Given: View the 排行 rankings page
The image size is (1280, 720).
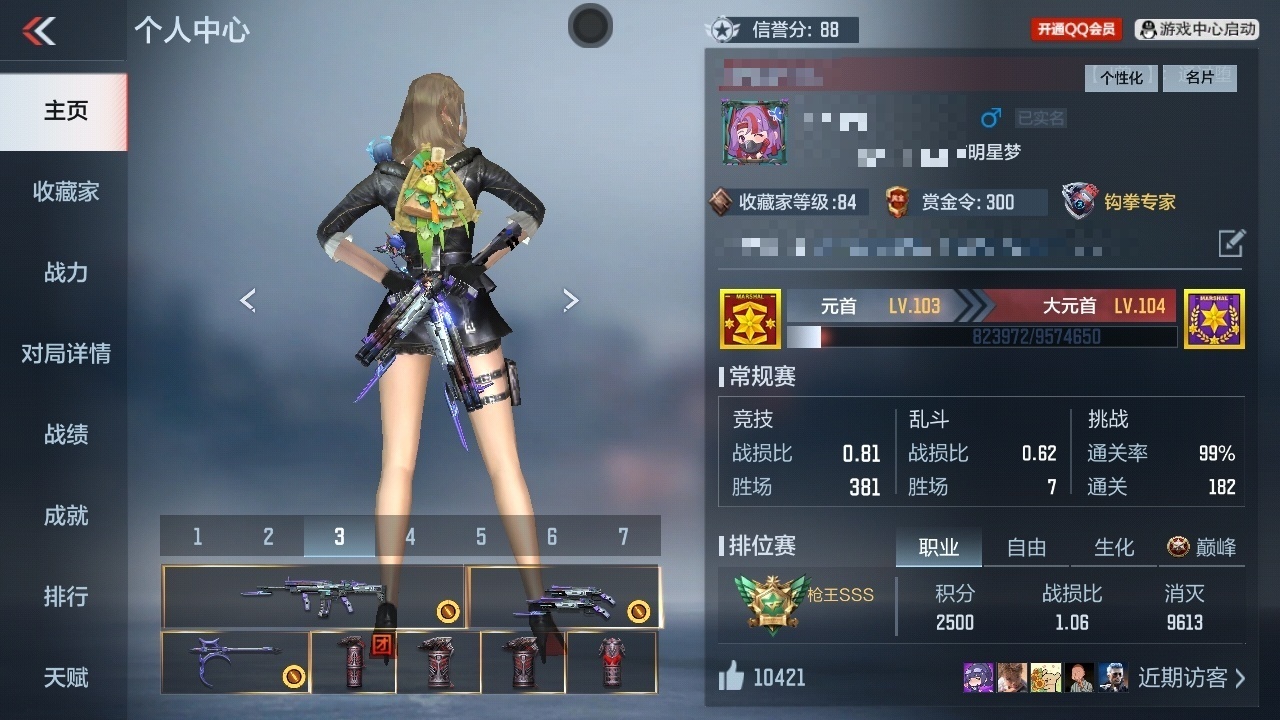Looking at the screenshot, I should tap(65, 596).
